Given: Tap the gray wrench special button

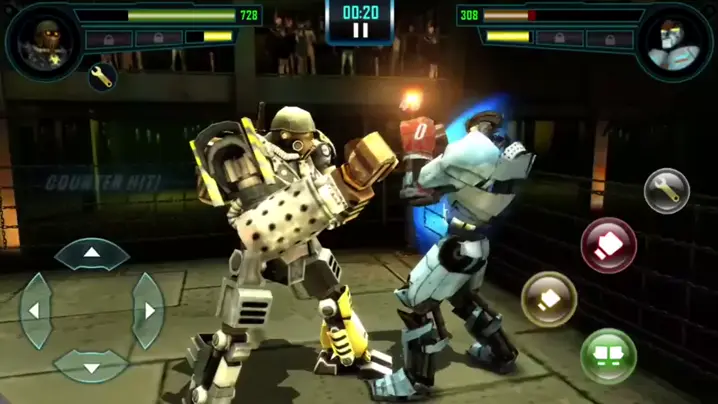Looking at the screenshot, I should (666, 190).
